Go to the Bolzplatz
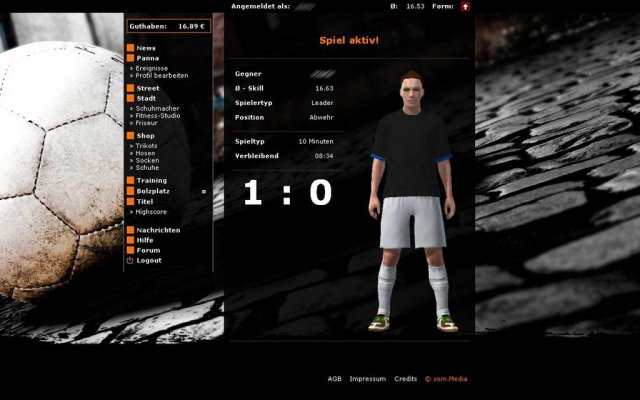The height and width of the screenshot is (400, 640). coord(154,191)
